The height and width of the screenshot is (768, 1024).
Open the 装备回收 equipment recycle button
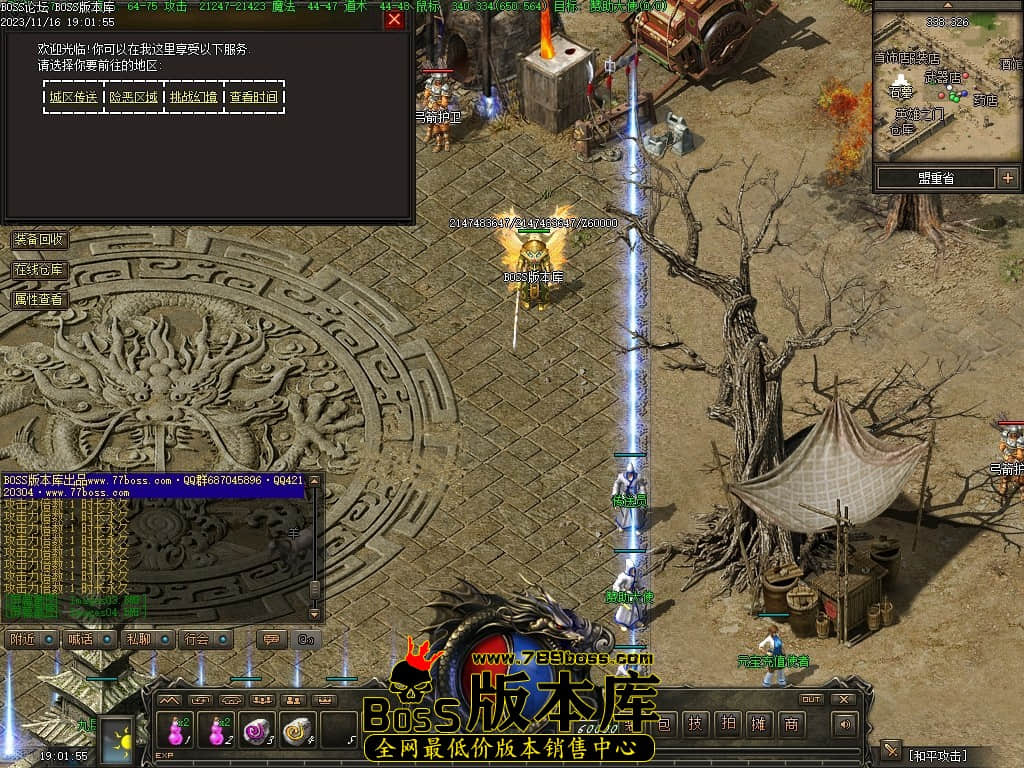[39, 240]
